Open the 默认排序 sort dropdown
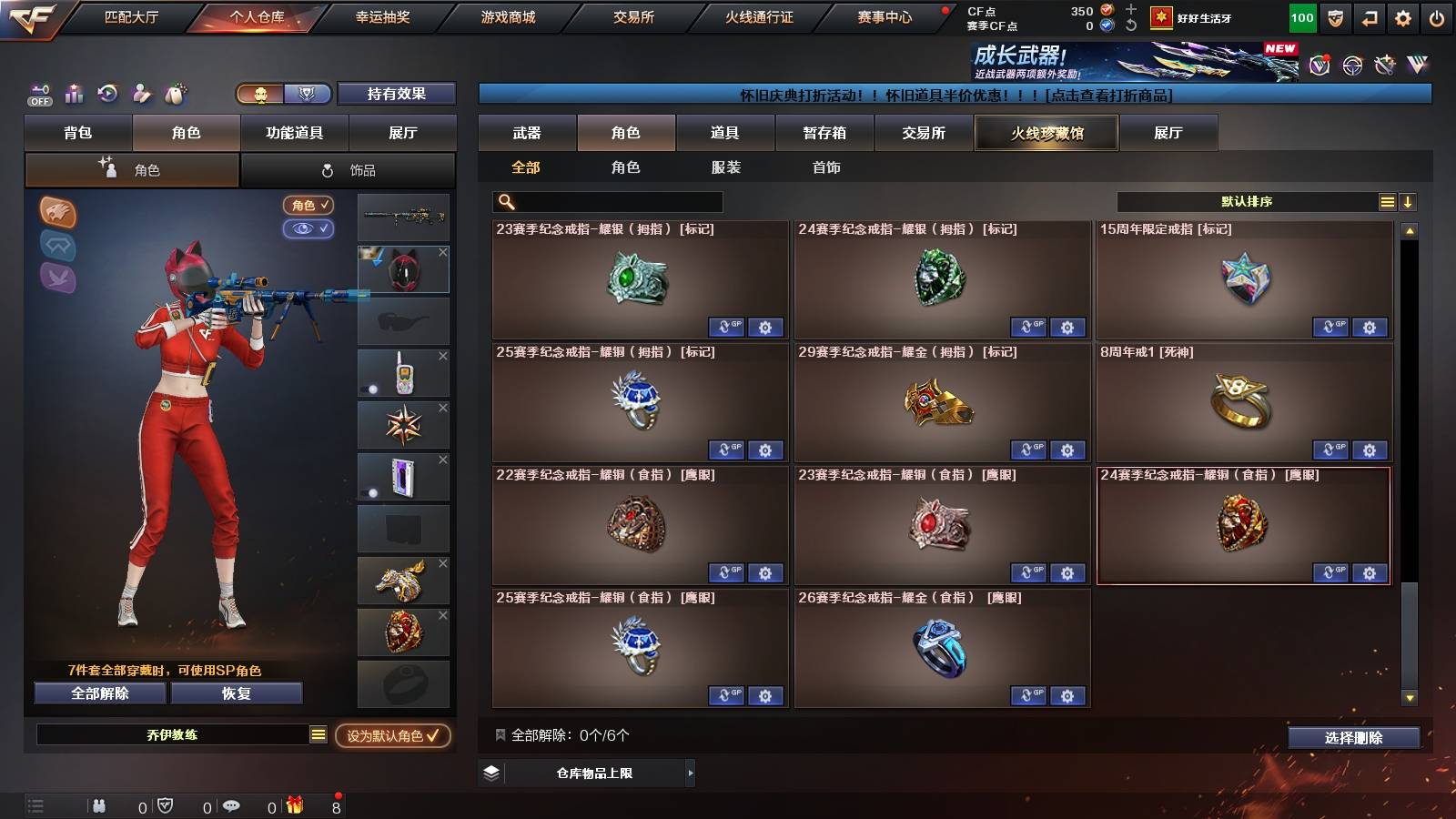Viewport: 1456px width, 819px height. click(1247, 201)
